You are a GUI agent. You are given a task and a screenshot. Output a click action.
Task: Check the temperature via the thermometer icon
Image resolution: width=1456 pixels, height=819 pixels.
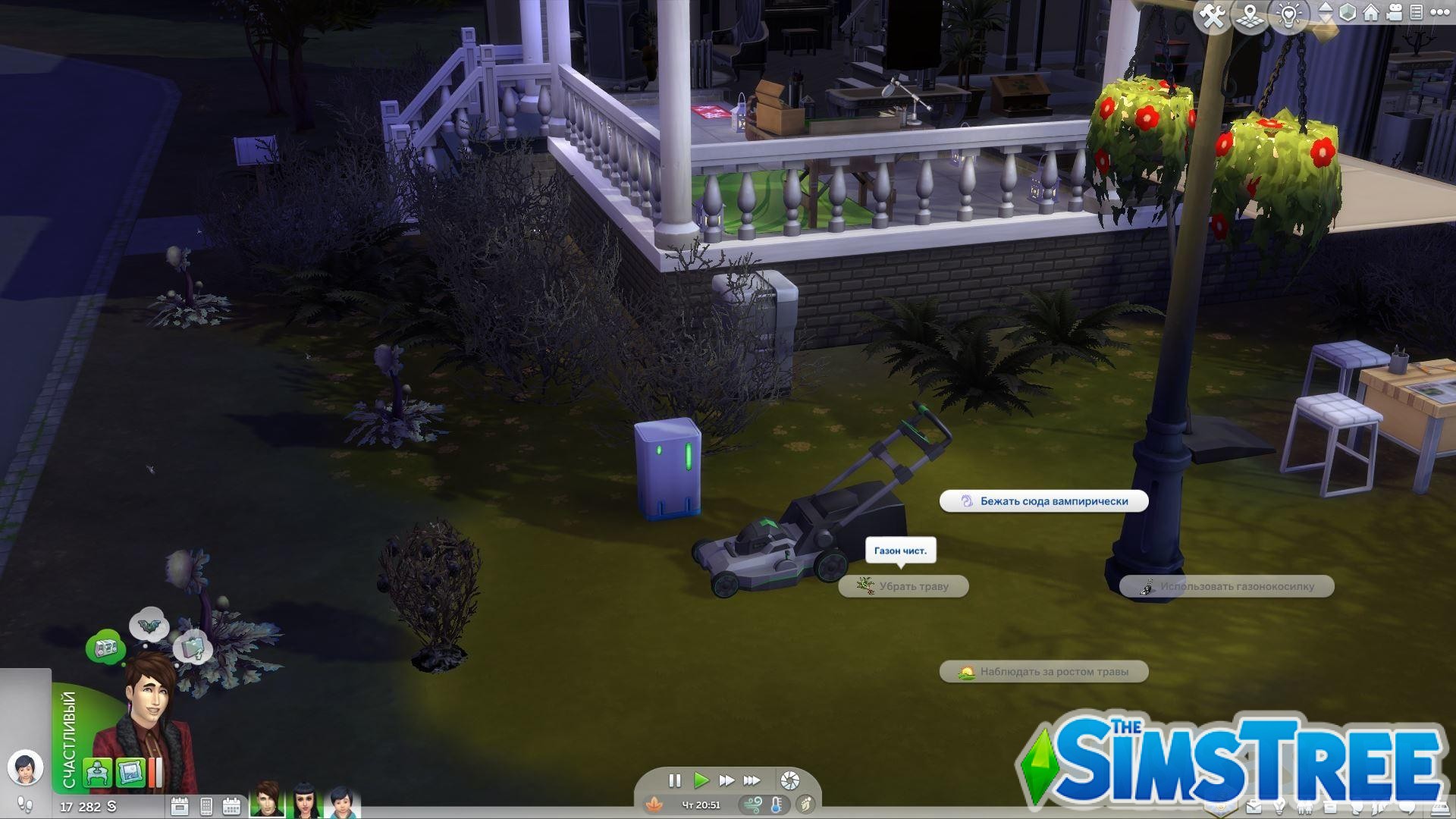pos(776,805)
